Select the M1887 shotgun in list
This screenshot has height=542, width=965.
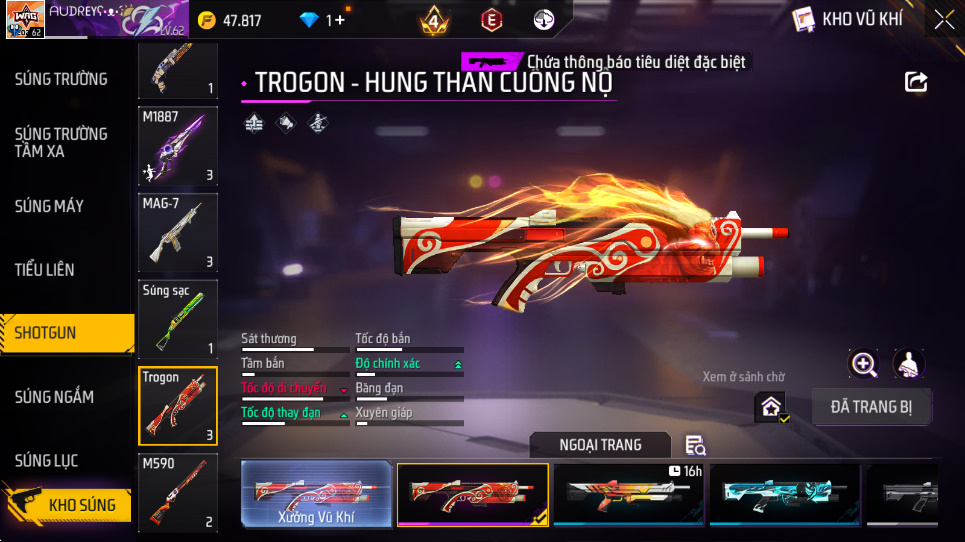click(x=177, y=146)
